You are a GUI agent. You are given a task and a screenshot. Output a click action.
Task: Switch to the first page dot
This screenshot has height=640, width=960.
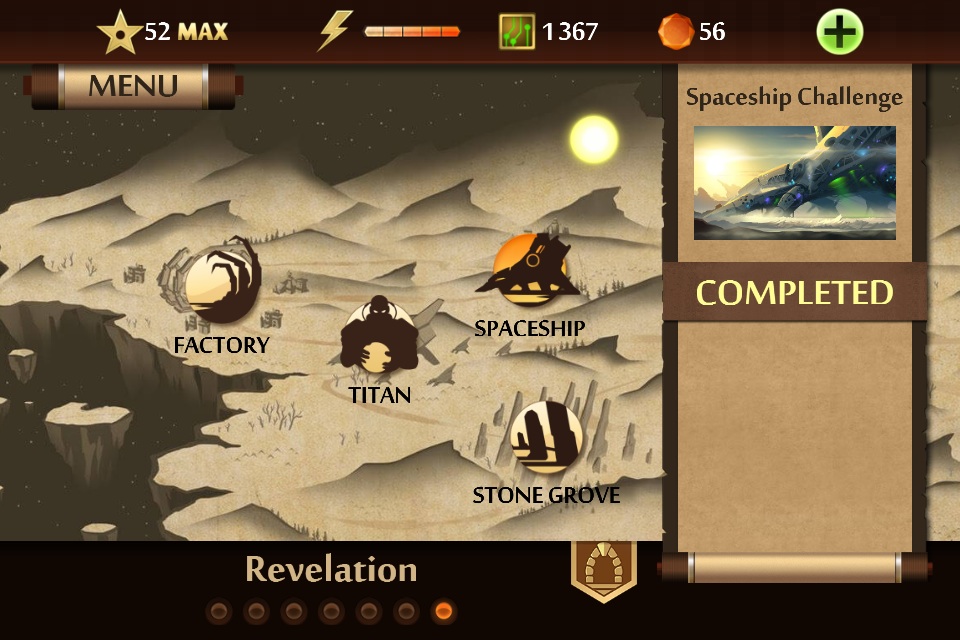[219, 611]
